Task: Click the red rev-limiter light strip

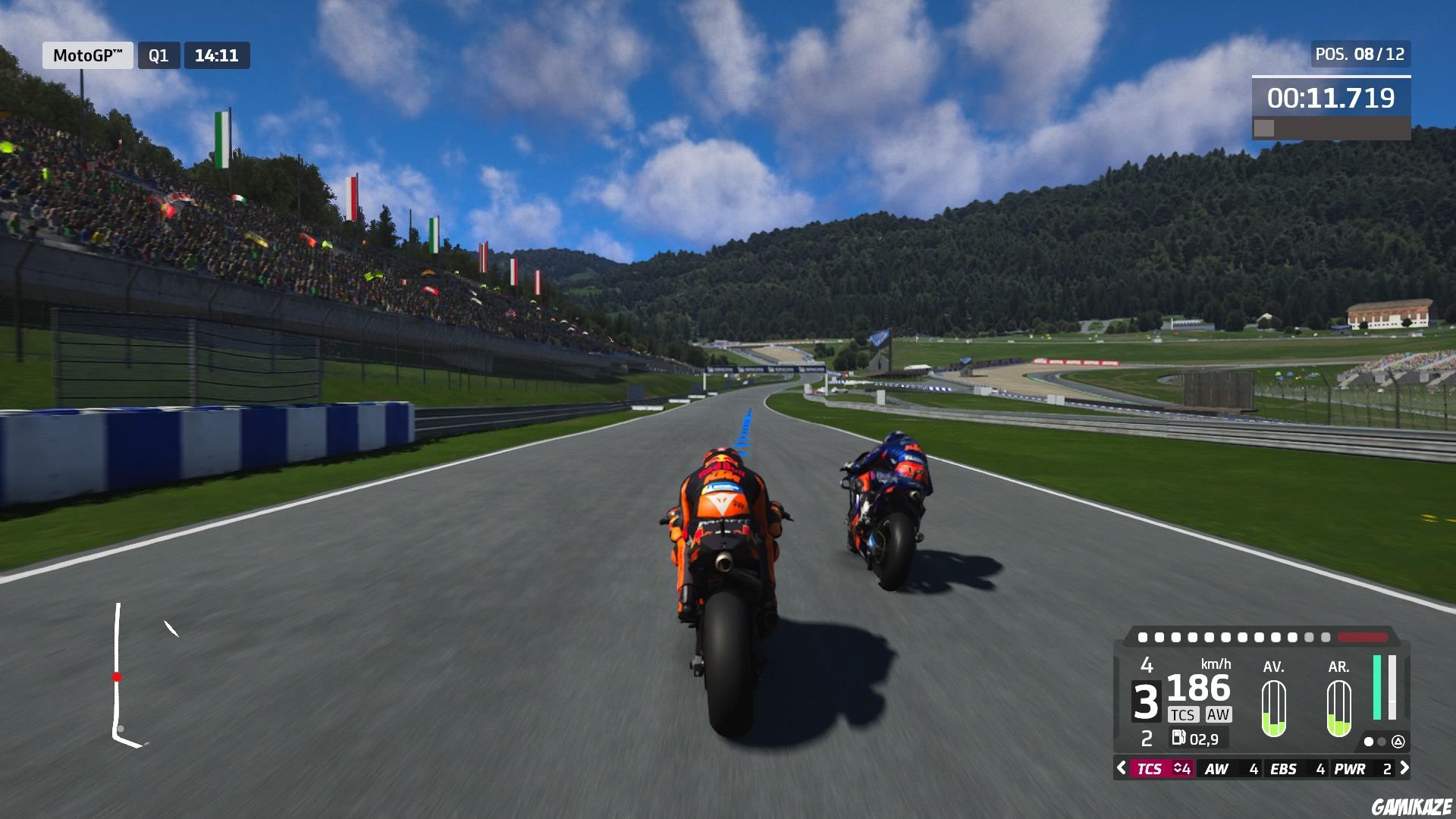Action: pyautogui.click(x=1362, y=637)
